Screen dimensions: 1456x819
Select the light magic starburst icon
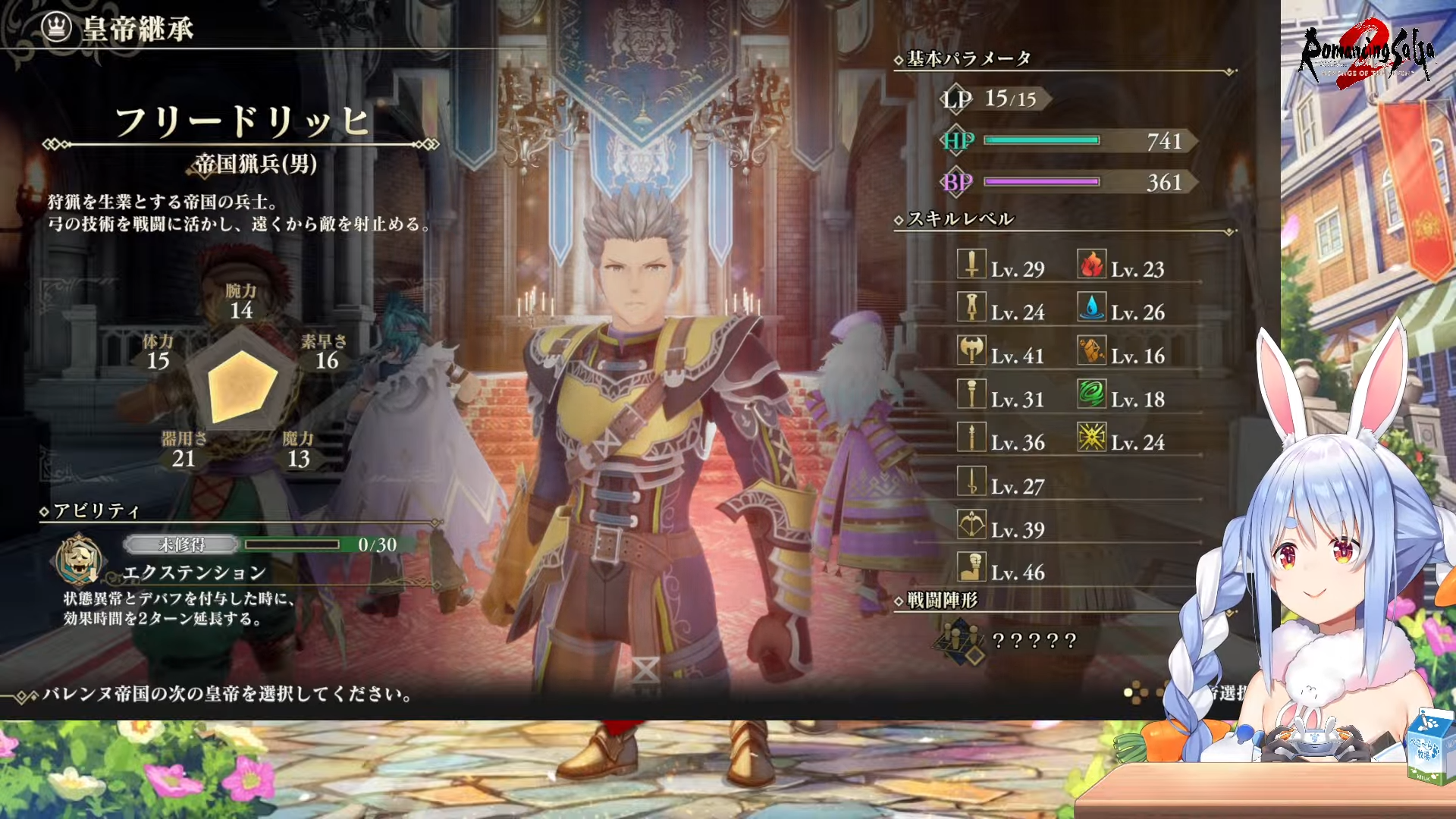[x=1092, y=438]
